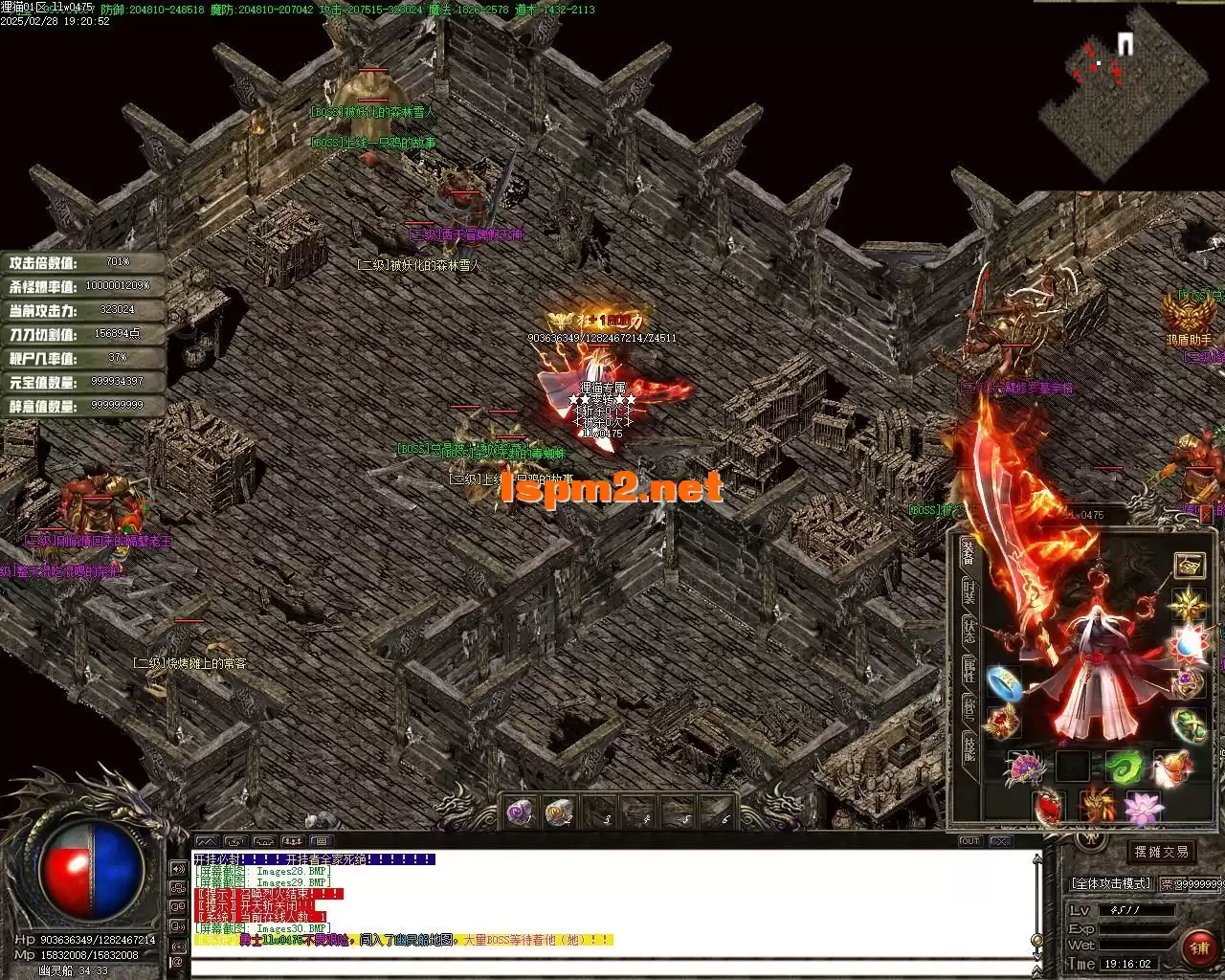The height and width of the screenshot is (980, 1225).
Task: Click the OUT button above chat
Action: coord(969,841)
